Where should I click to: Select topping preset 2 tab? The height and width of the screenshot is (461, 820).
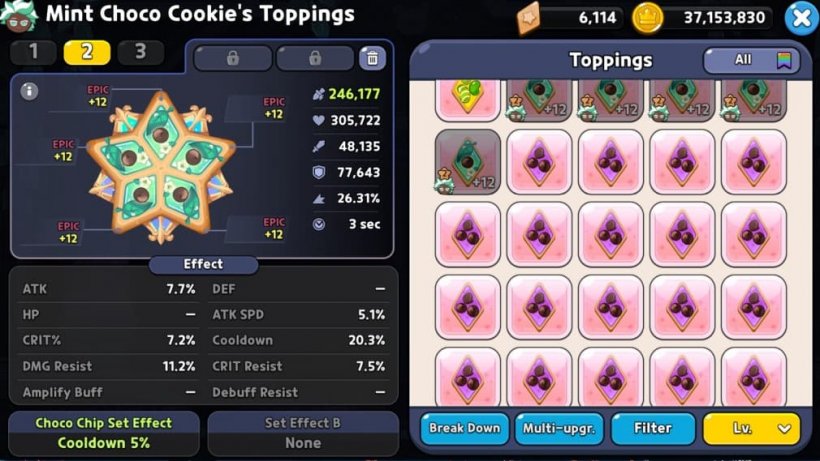tap(87, 52)
